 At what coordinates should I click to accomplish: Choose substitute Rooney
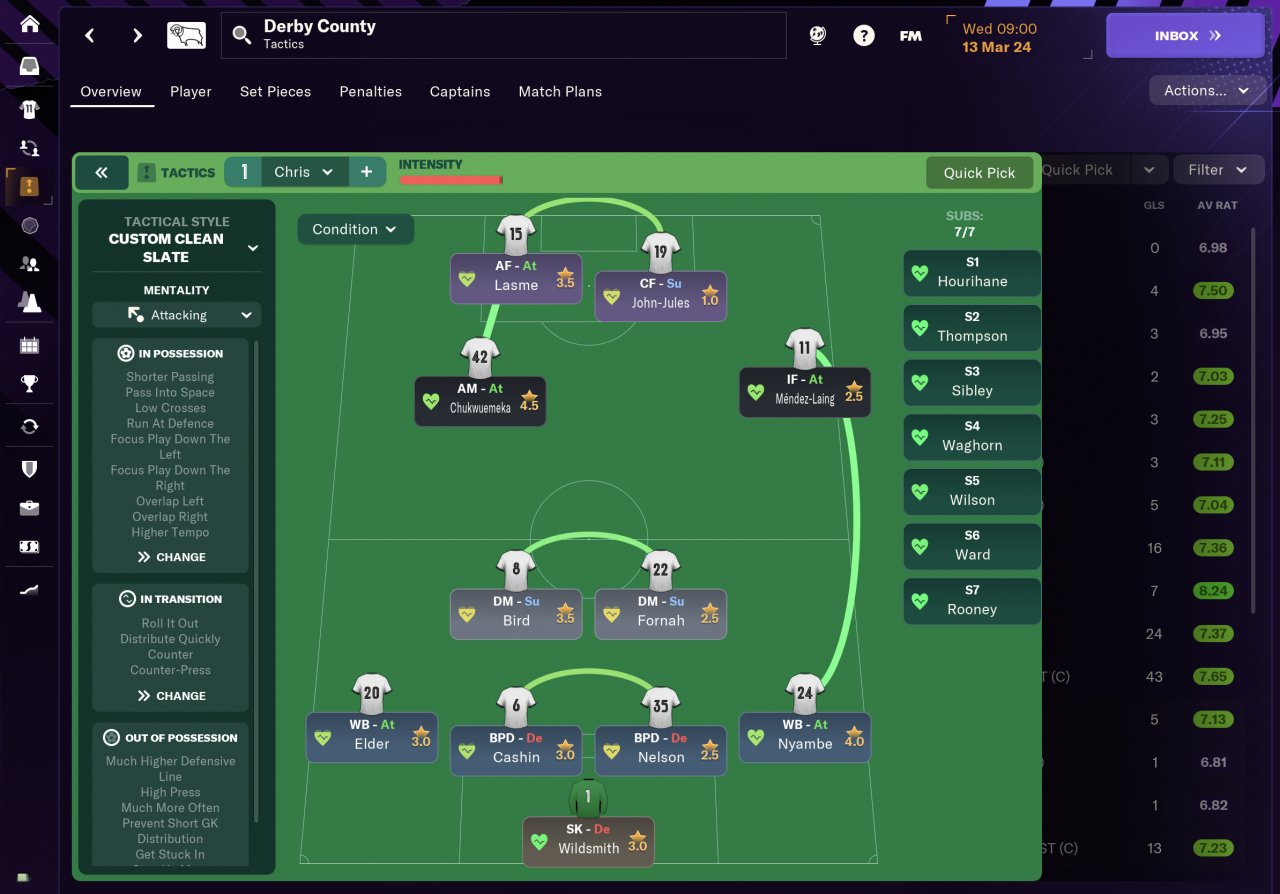pos(971,600)
